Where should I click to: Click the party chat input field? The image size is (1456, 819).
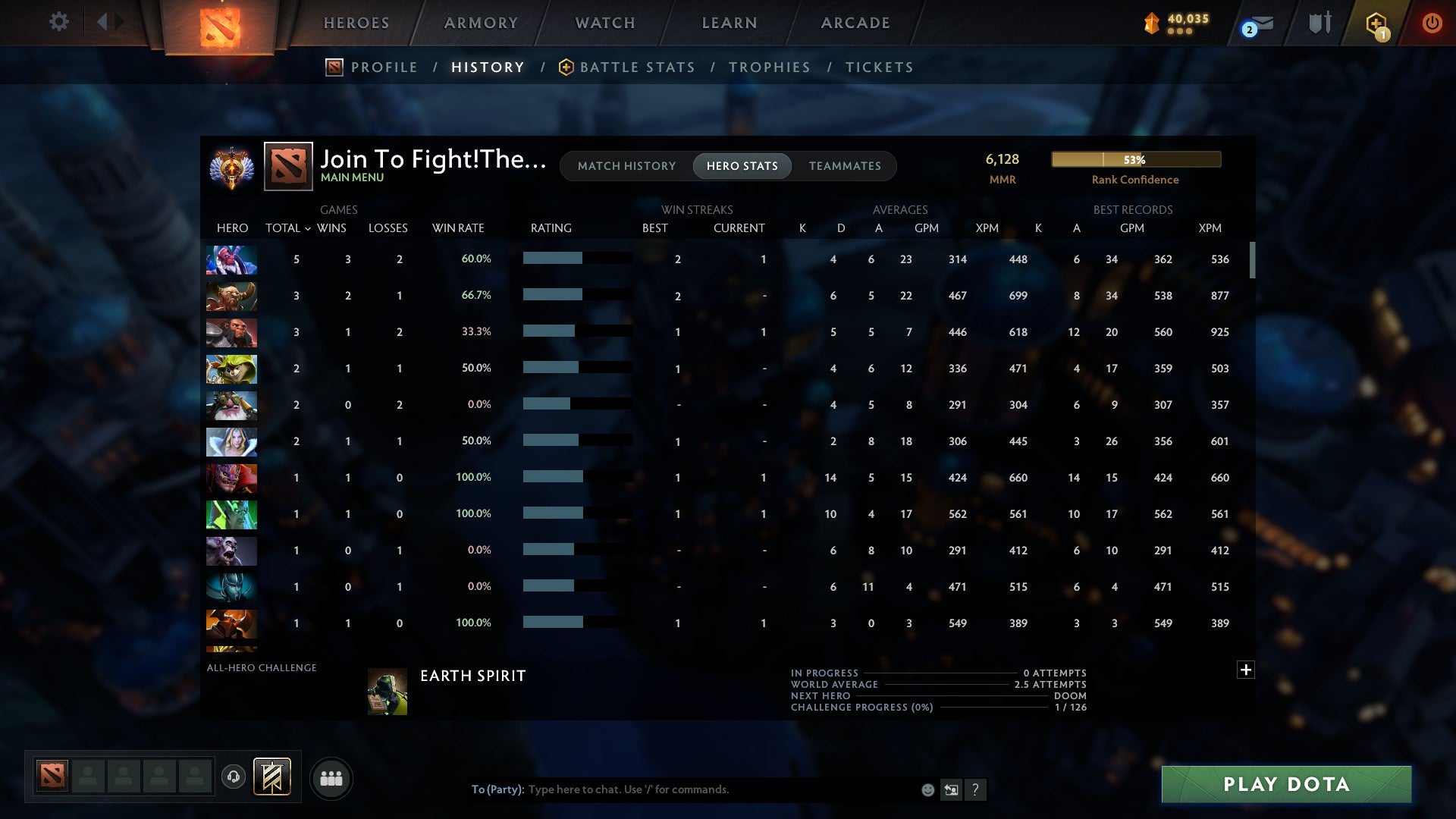(682, 789)
